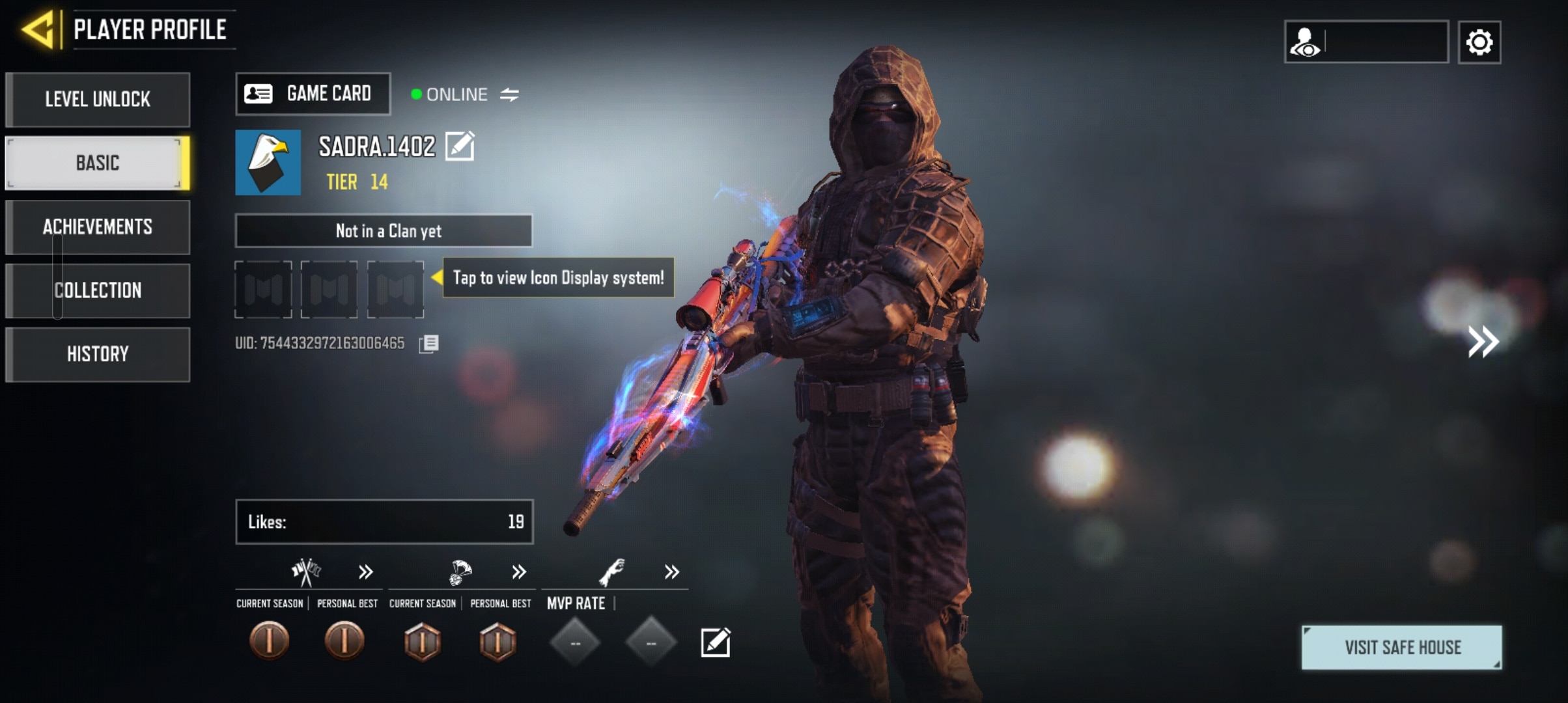1568x703 pixels.
Task: Expand battle royale parachute stats arrow
Action: (x=519, y=572)
